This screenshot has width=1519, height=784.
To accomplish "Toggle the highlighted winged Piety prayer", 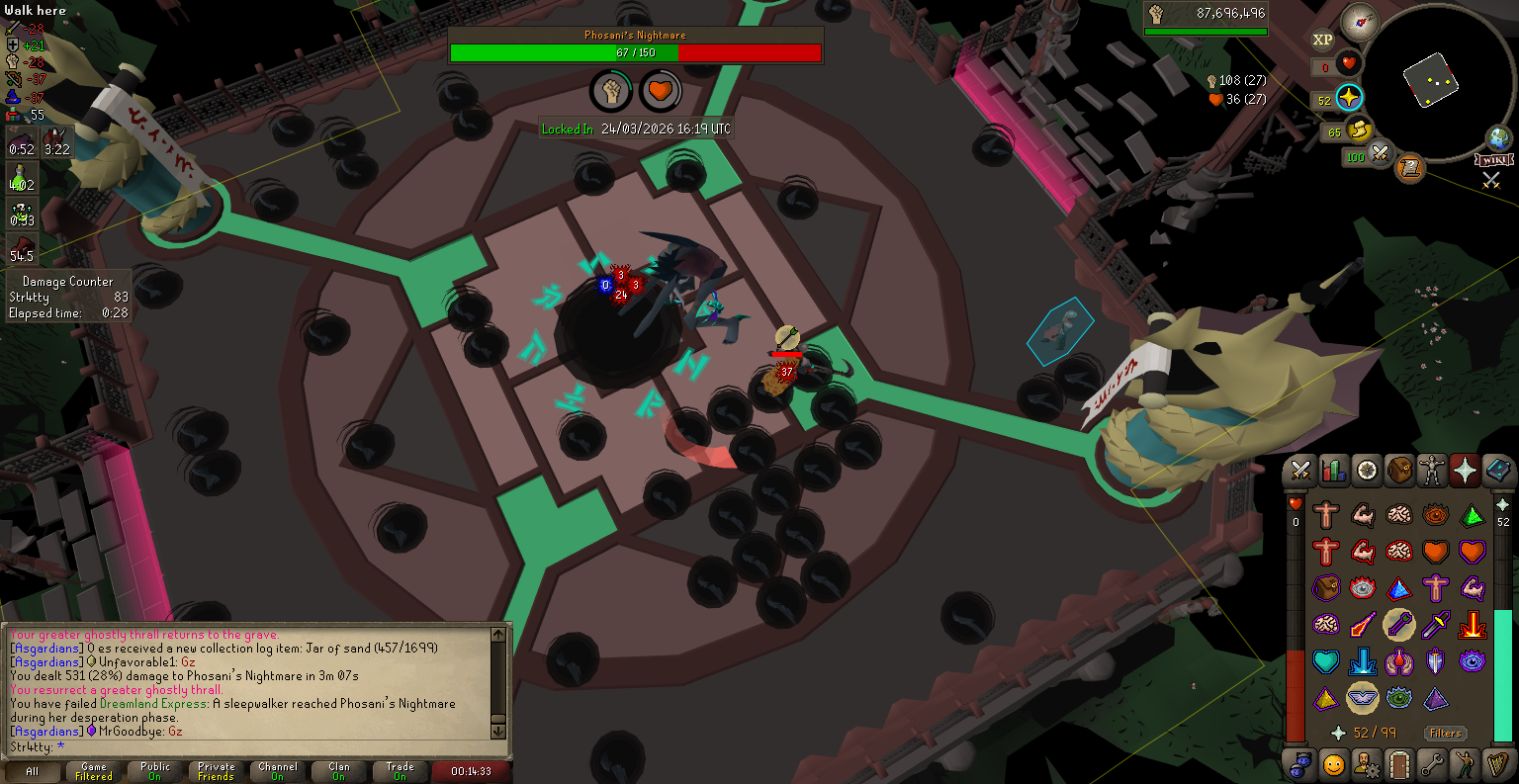I will pyautogui.click(x=1363, y=698).
